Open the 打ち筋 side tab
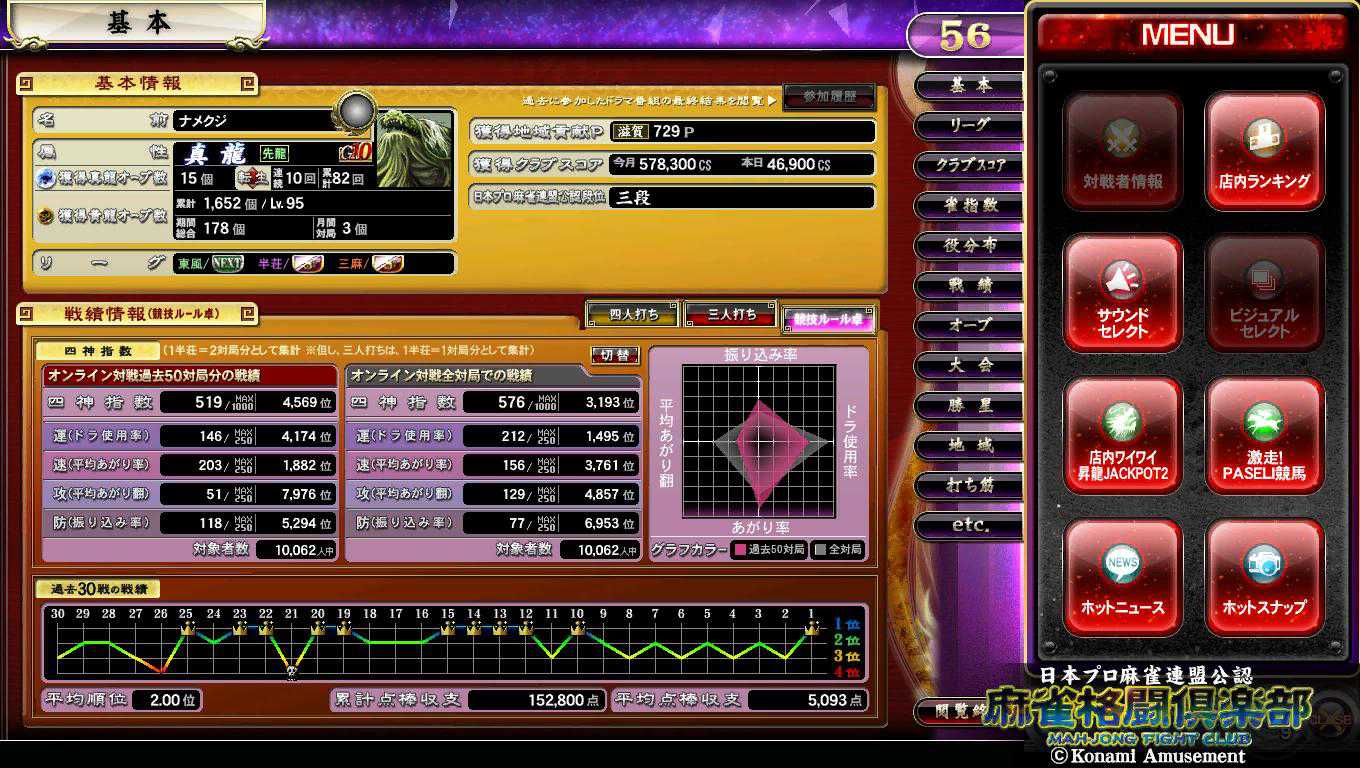Viewport: 1360px width, 768px height. point(968,485)
